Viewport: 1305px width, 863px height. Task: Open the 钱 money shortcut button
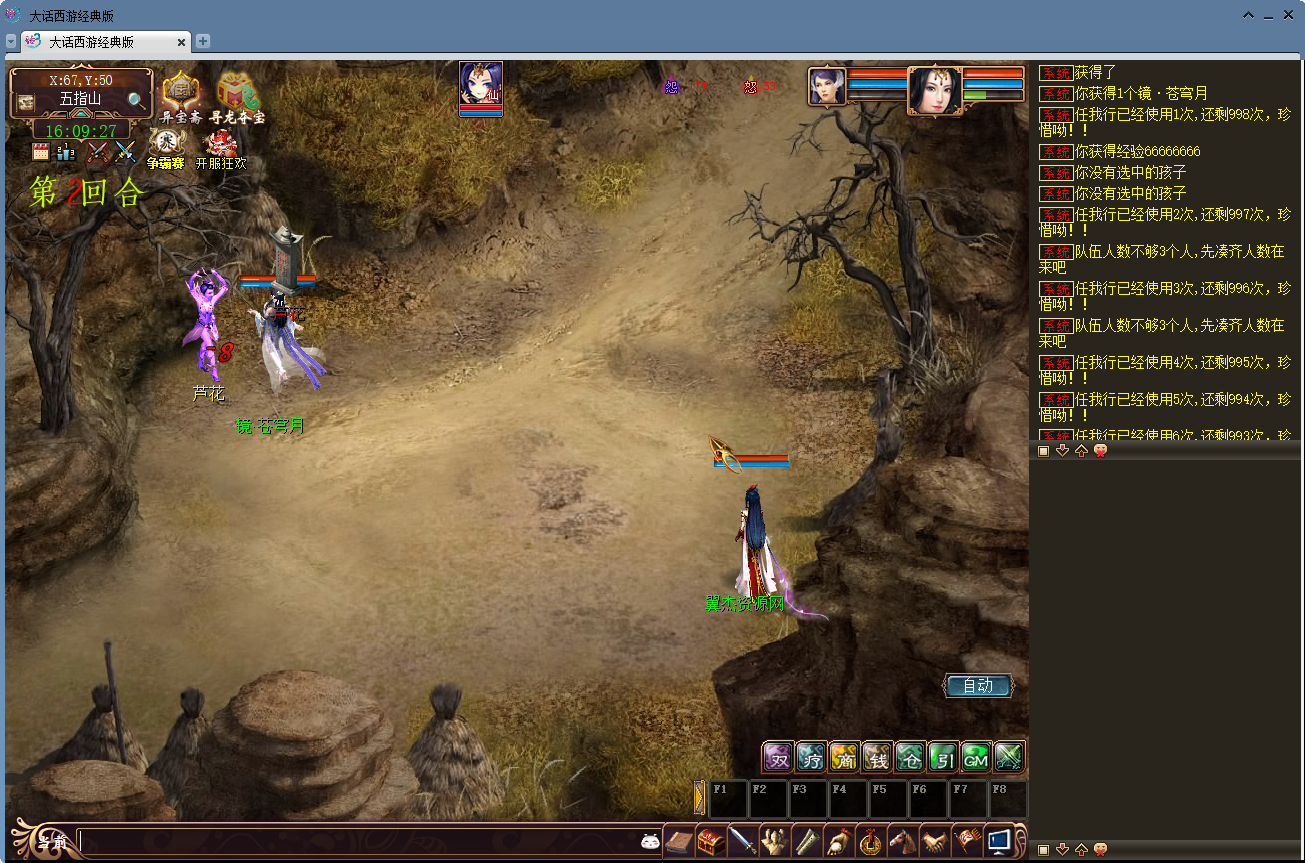(877, 757)
